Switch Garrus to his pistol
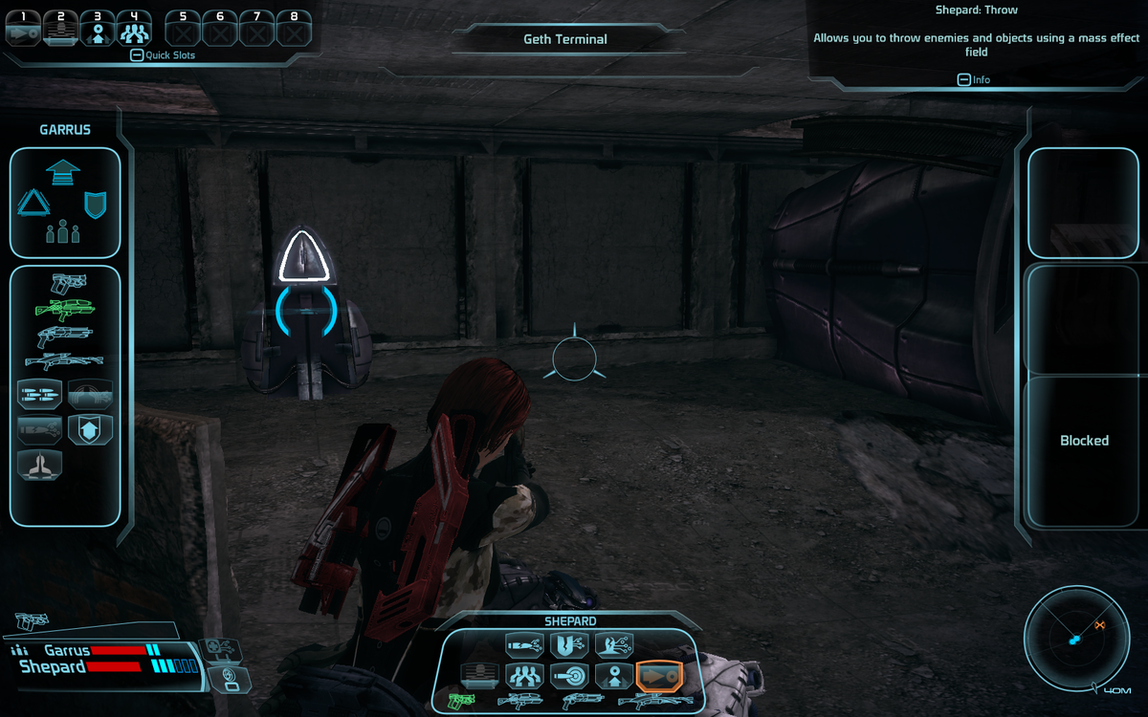 click(67, 283)
